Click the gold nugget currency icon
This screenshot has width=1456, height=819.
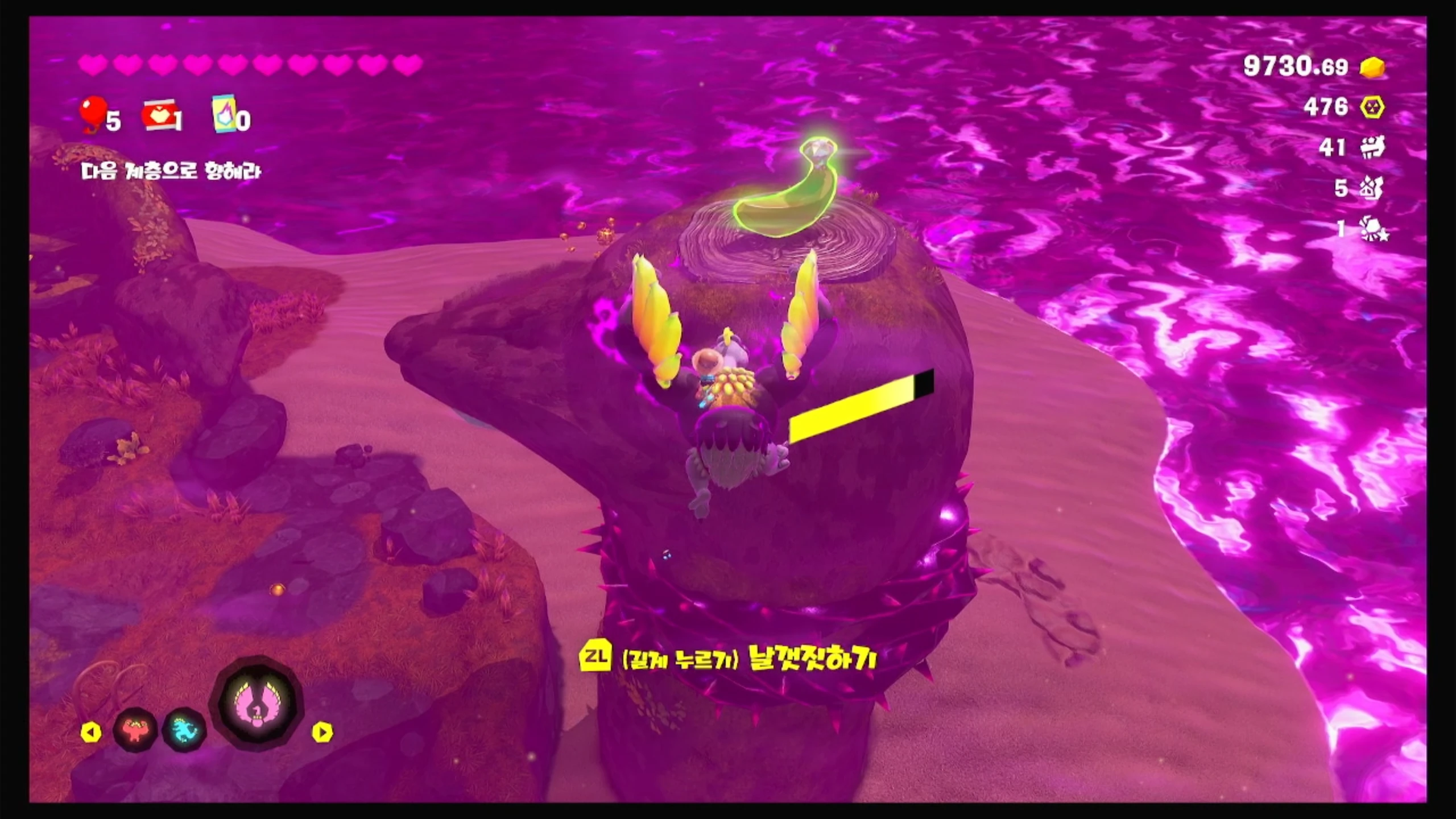(1372, 67)
